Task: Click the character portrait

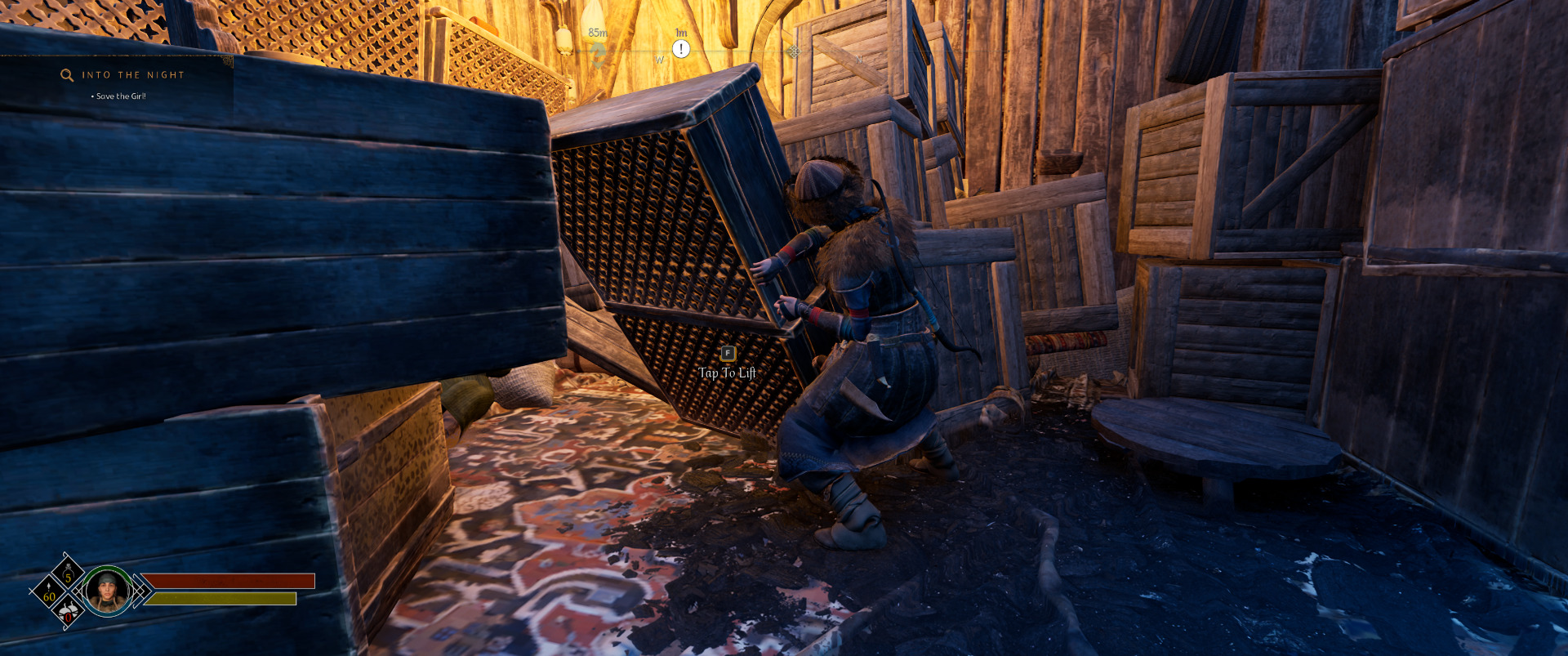Action: (108, 591)
